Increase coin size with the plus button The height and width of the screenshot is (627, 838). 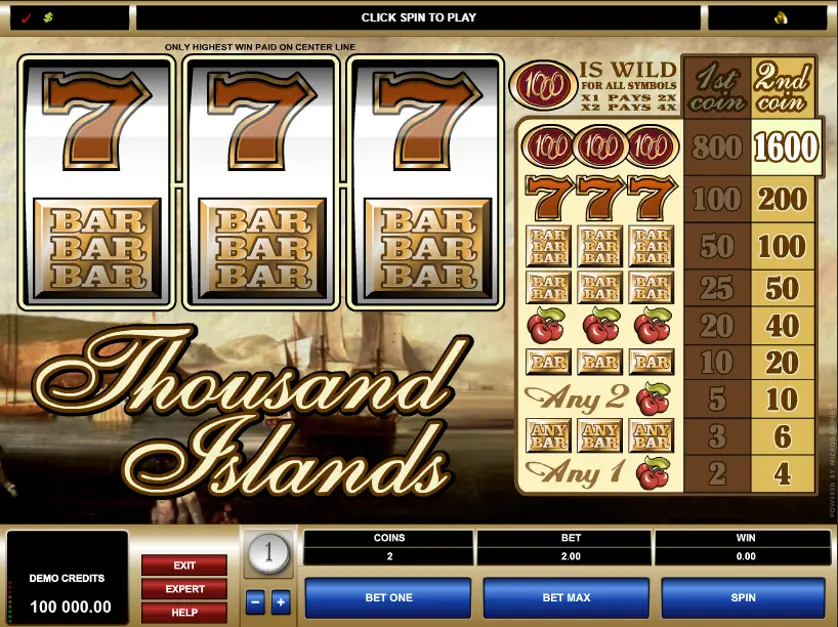click(281, 602)
